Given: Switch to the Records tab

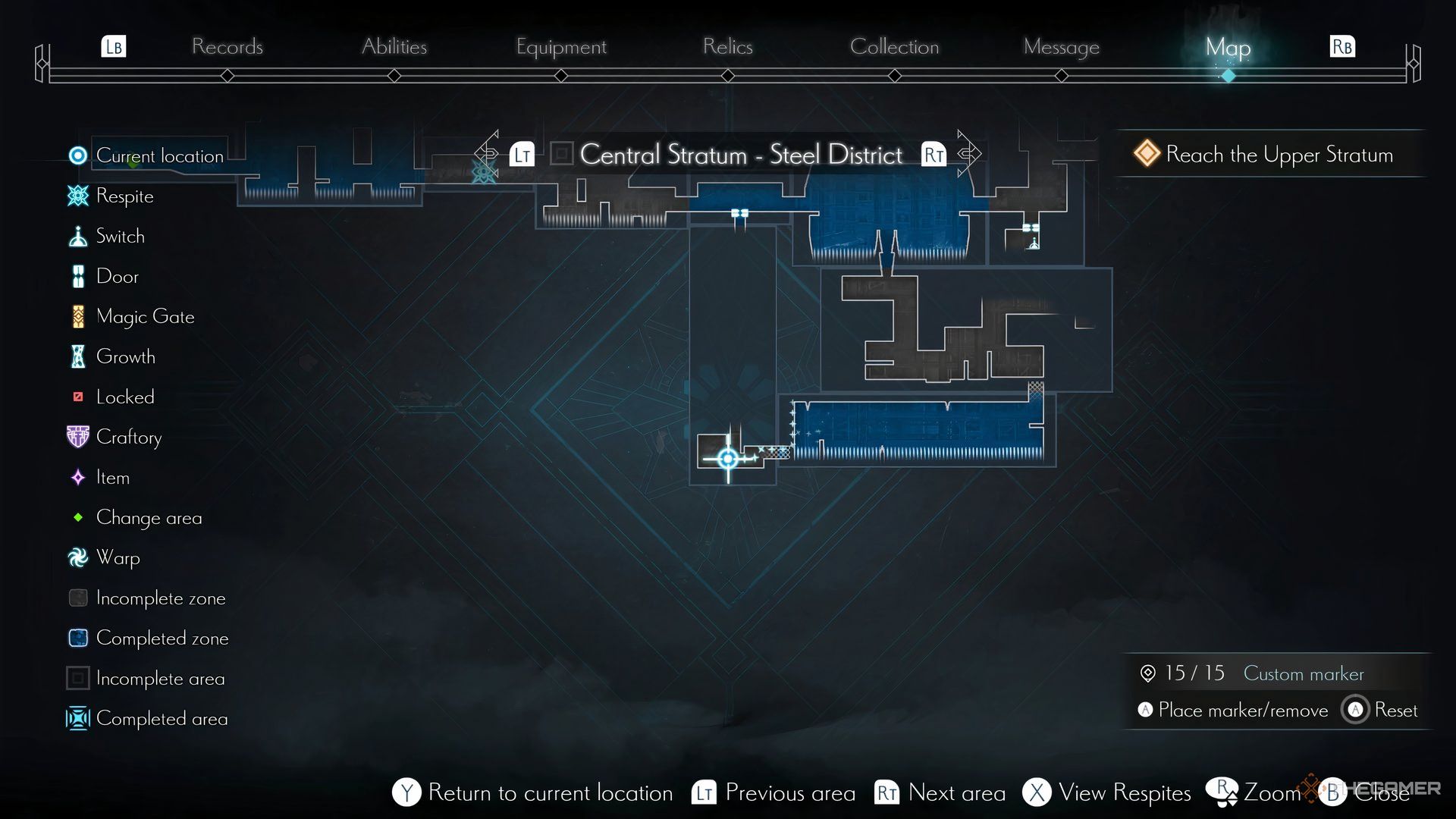Looking at the screenshot, I should point(227,47).
